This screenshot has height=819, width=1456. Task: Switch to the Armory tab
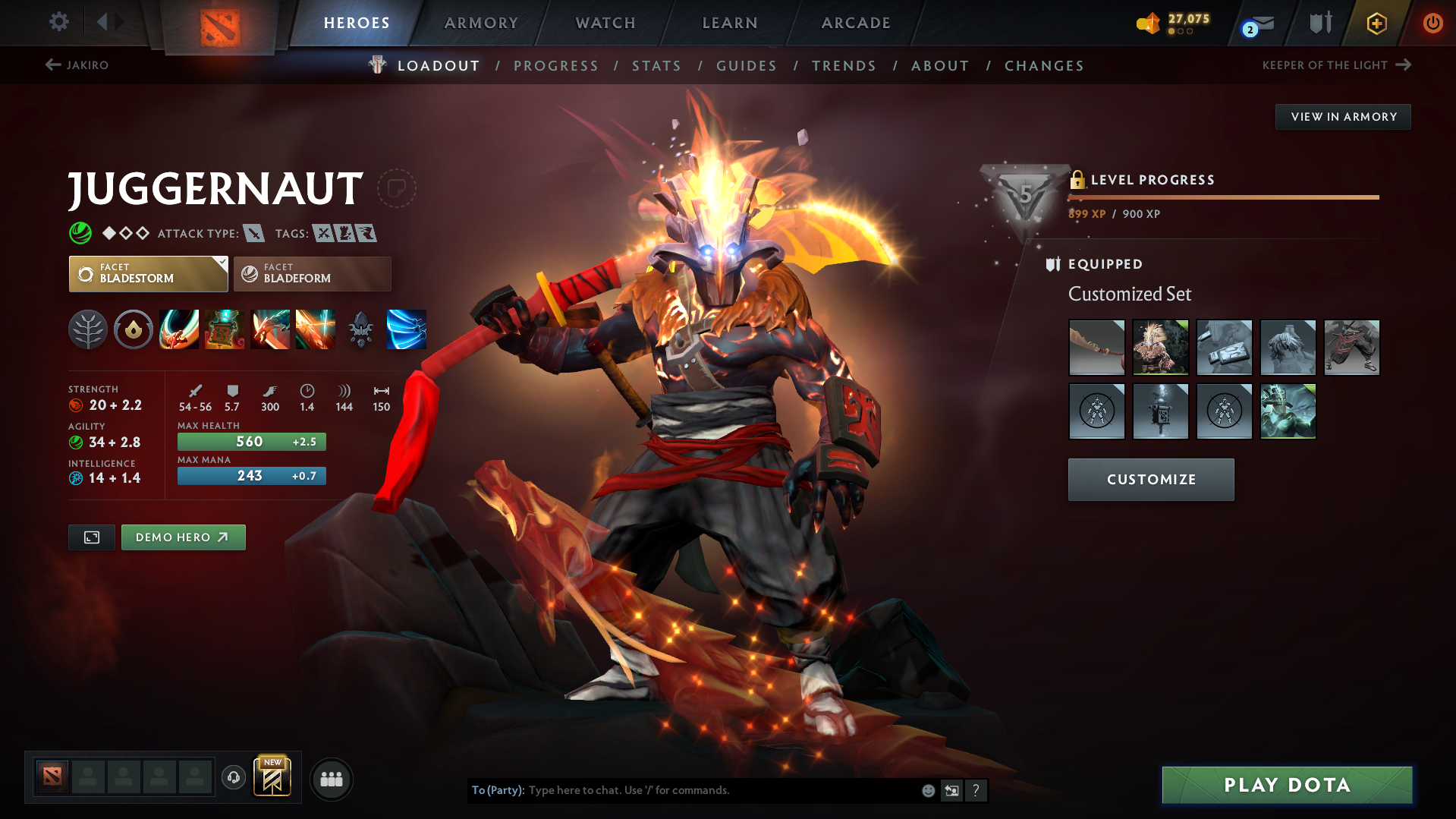coord(481,23)
